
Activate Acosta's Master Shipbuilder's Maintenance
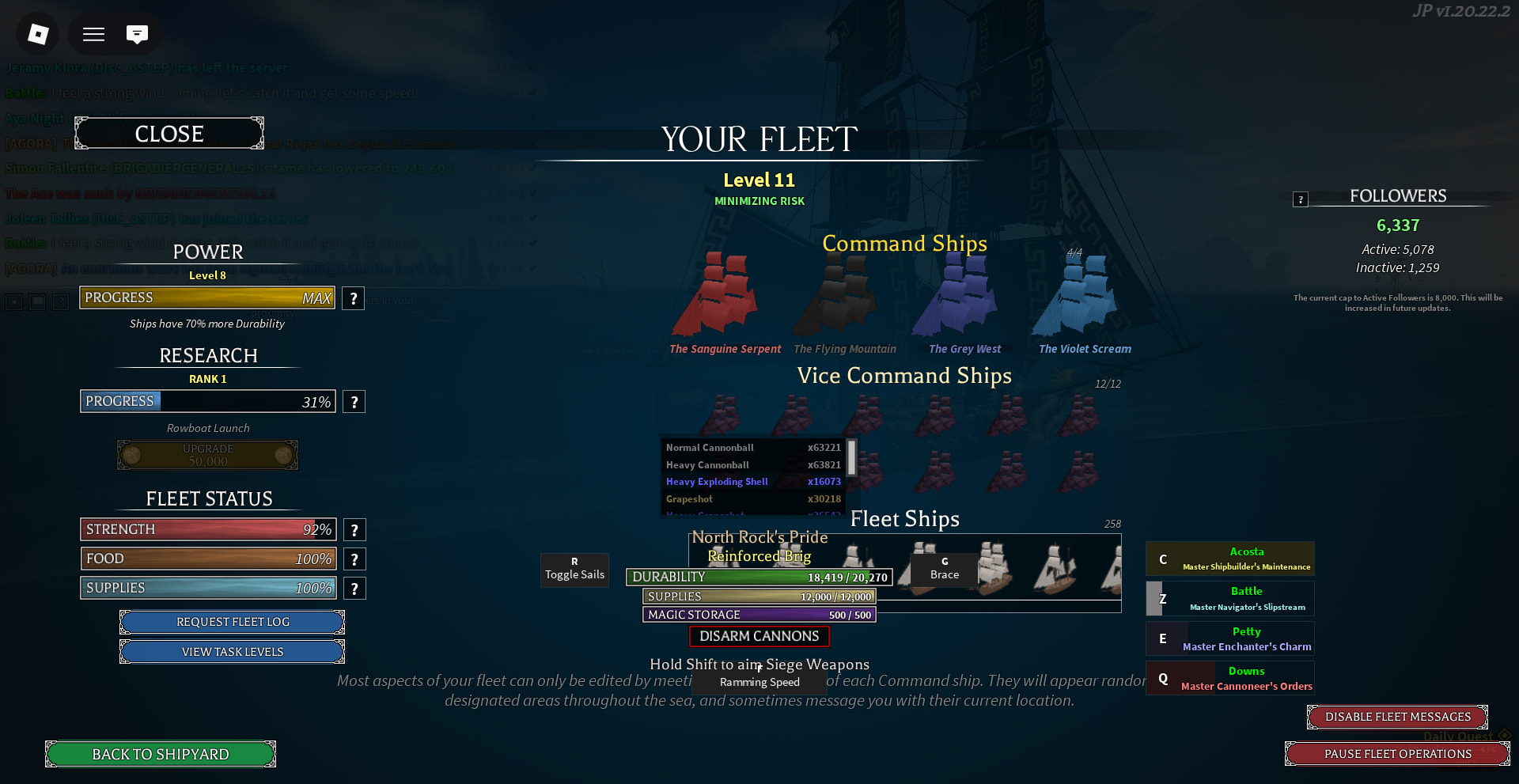tap(1230, 559)
